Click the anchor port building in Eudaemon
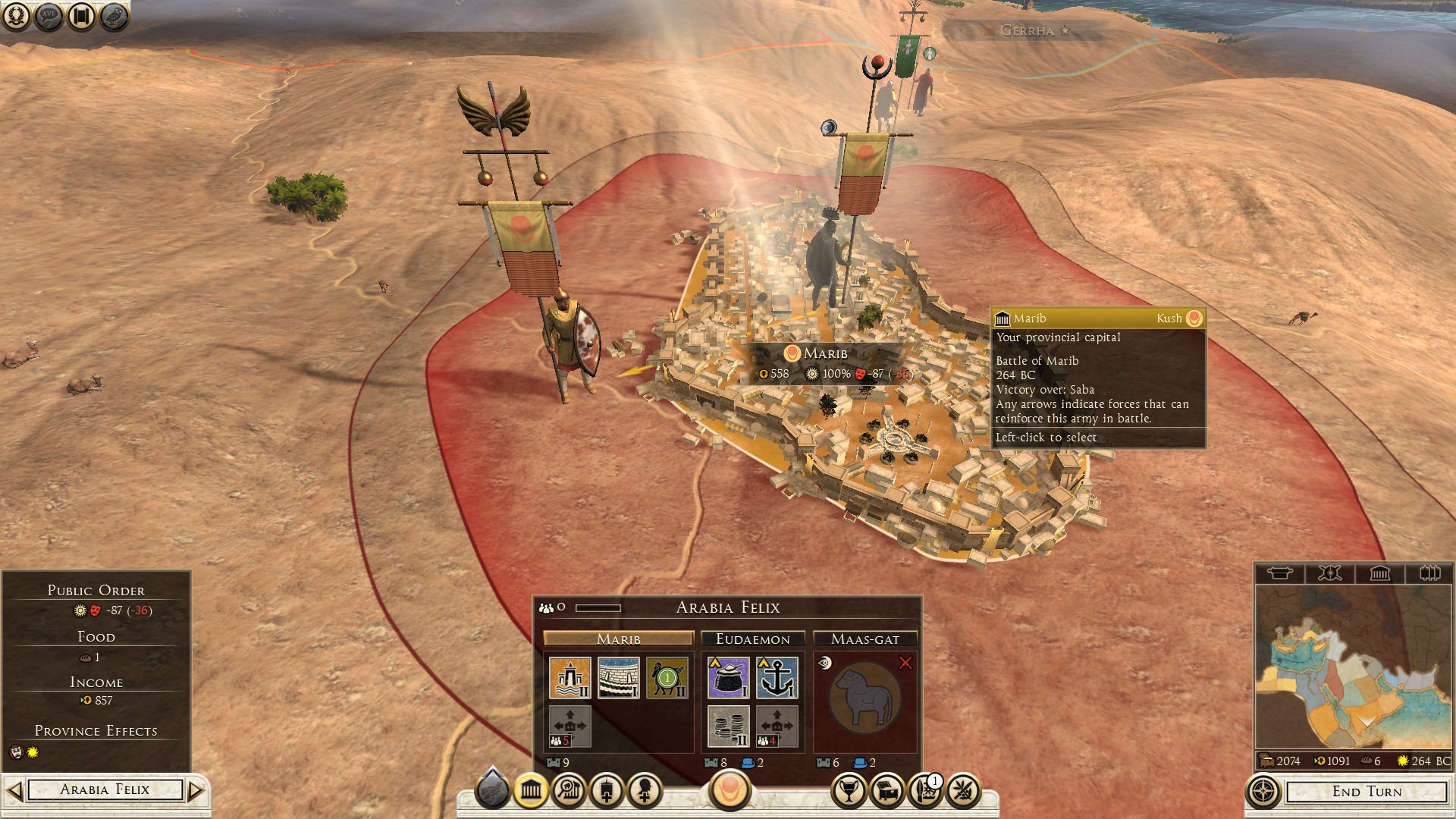The image size is (1456, 819). point(777,677)
